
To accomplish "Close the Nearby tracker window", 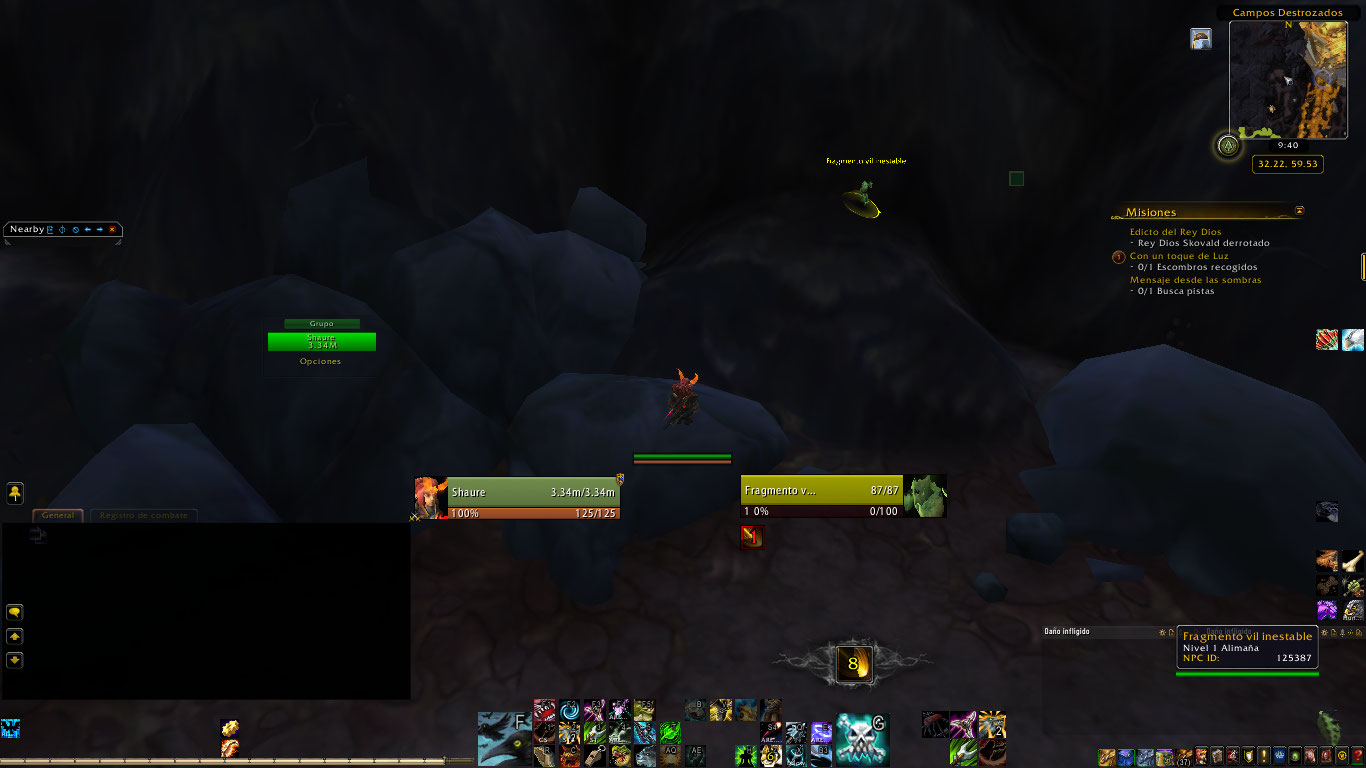I will 113,230.
